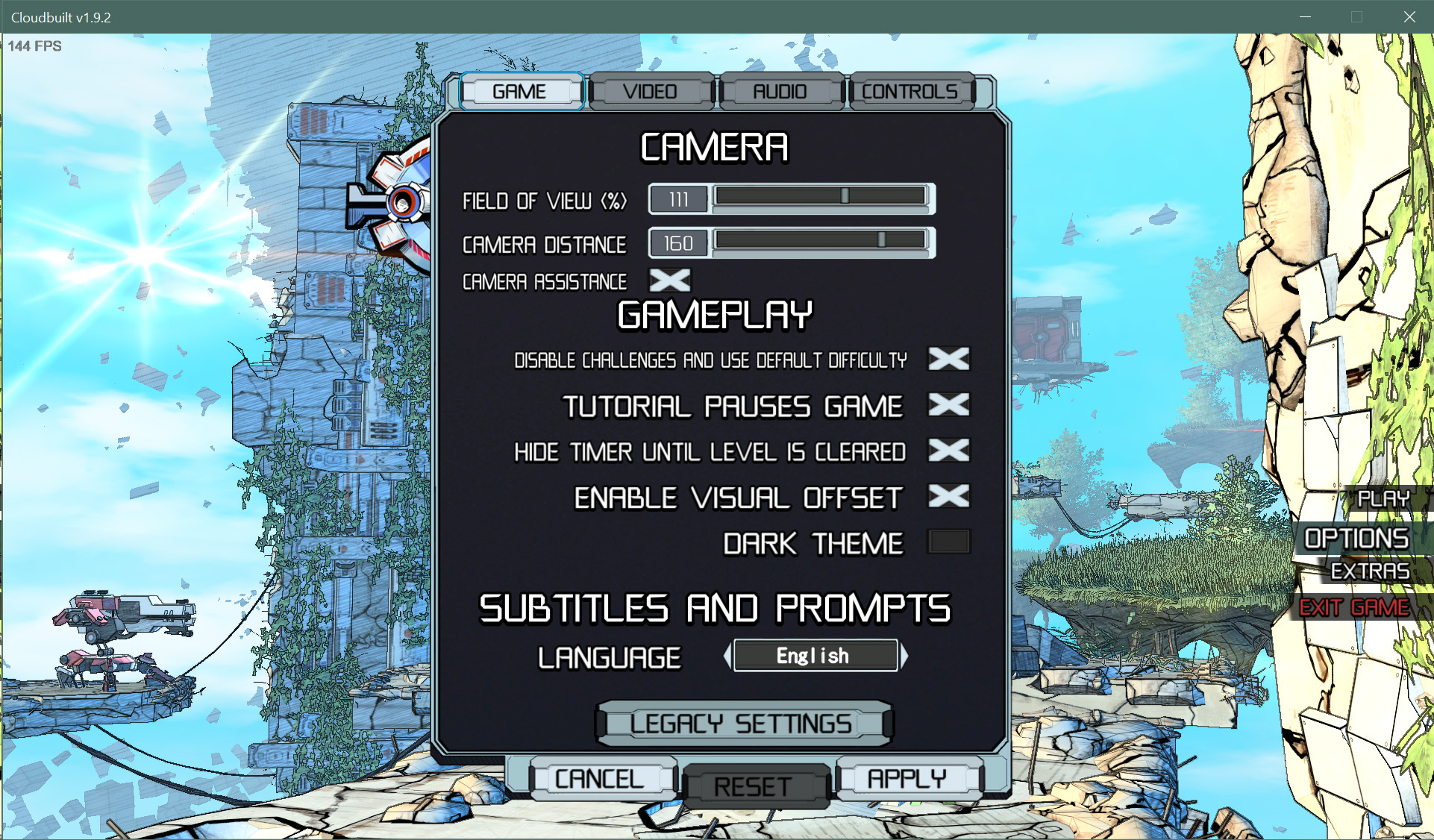This screenshot has height=840, width=1434.
Task: Switch to the VIDEO settings tab
Action: pyautogui.click(x=650, y=90)
